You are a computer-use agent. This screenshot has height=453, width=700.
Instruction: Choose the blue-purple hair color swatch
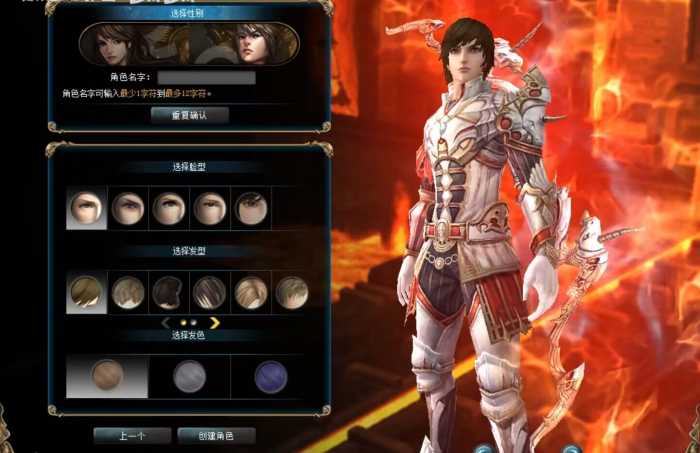coord(270,376)
